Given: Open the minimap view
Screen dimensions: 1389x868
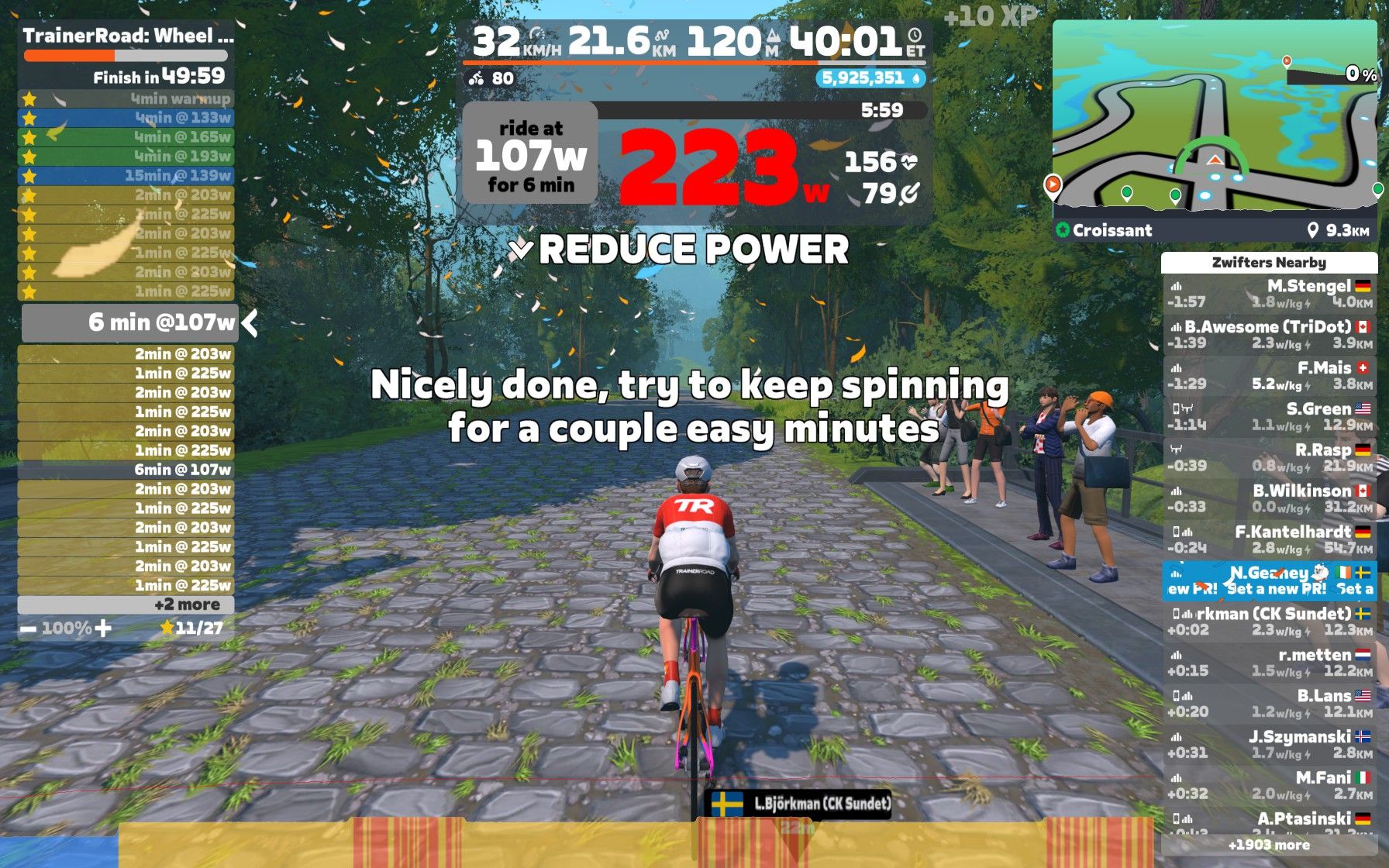Looking at the screenshot, I should [x=1214, y=116].
